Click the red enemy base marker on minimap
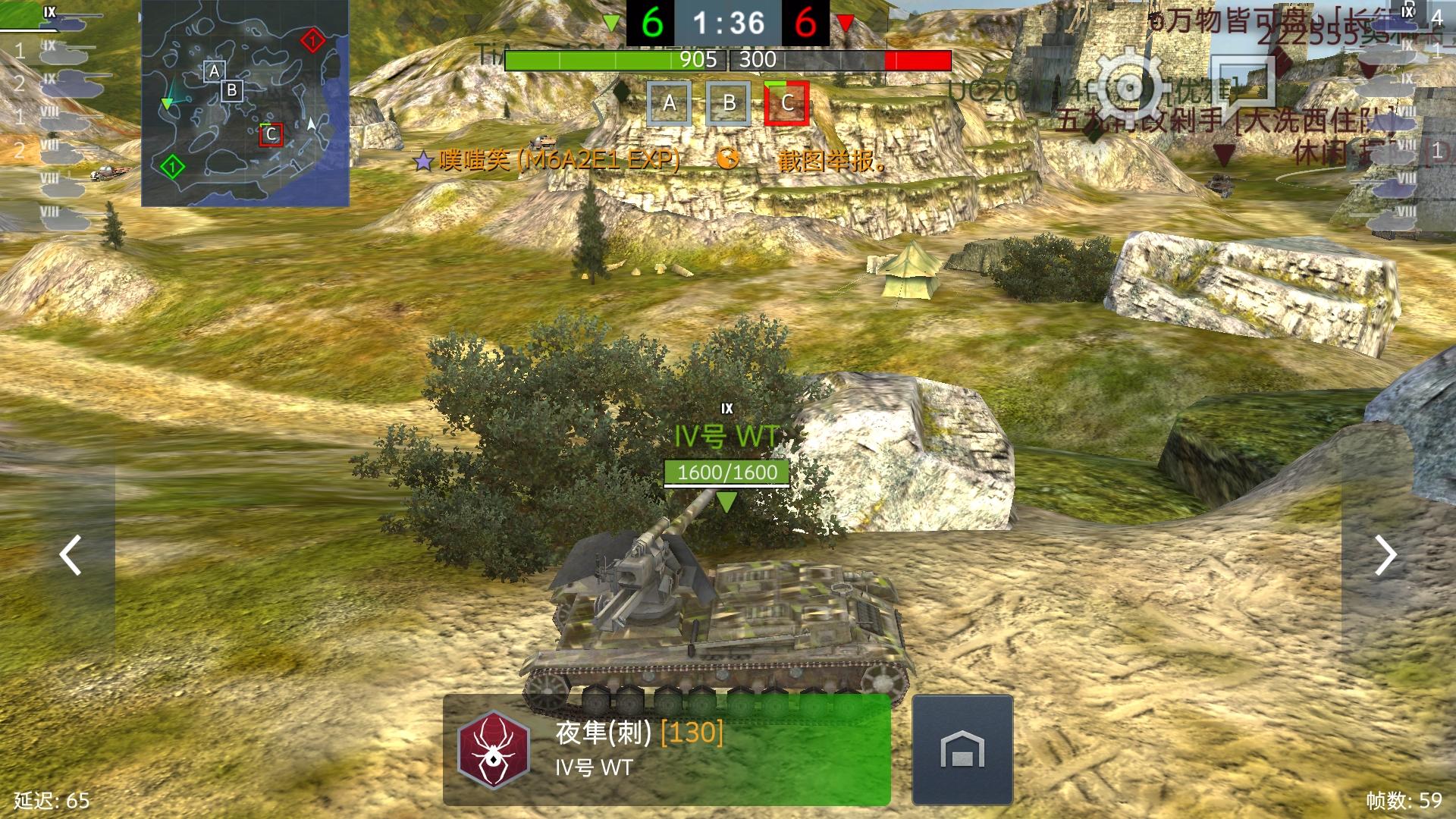Screen dimensions: 1456x819 [311, 39]
